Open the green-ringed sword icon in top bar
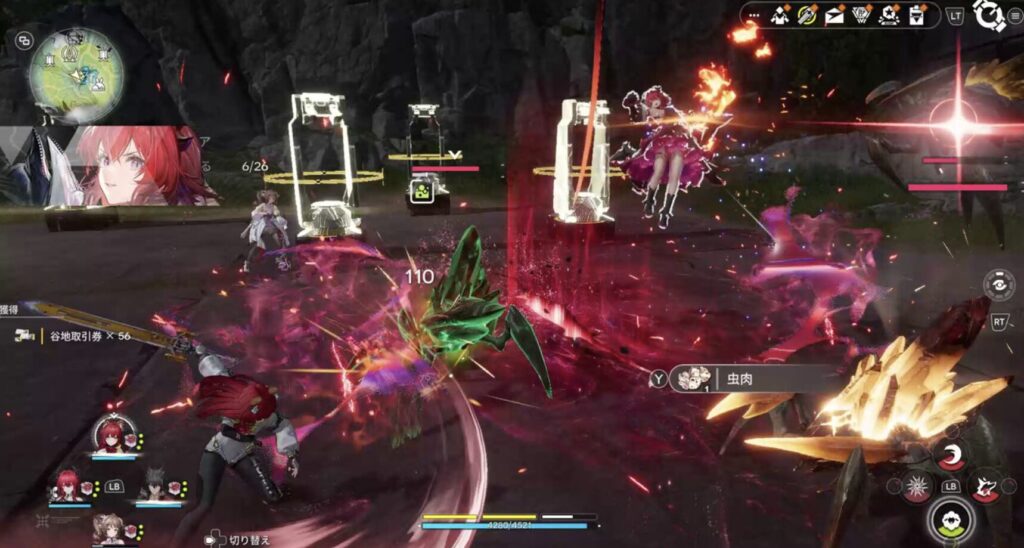 click(x=808, y=15)
